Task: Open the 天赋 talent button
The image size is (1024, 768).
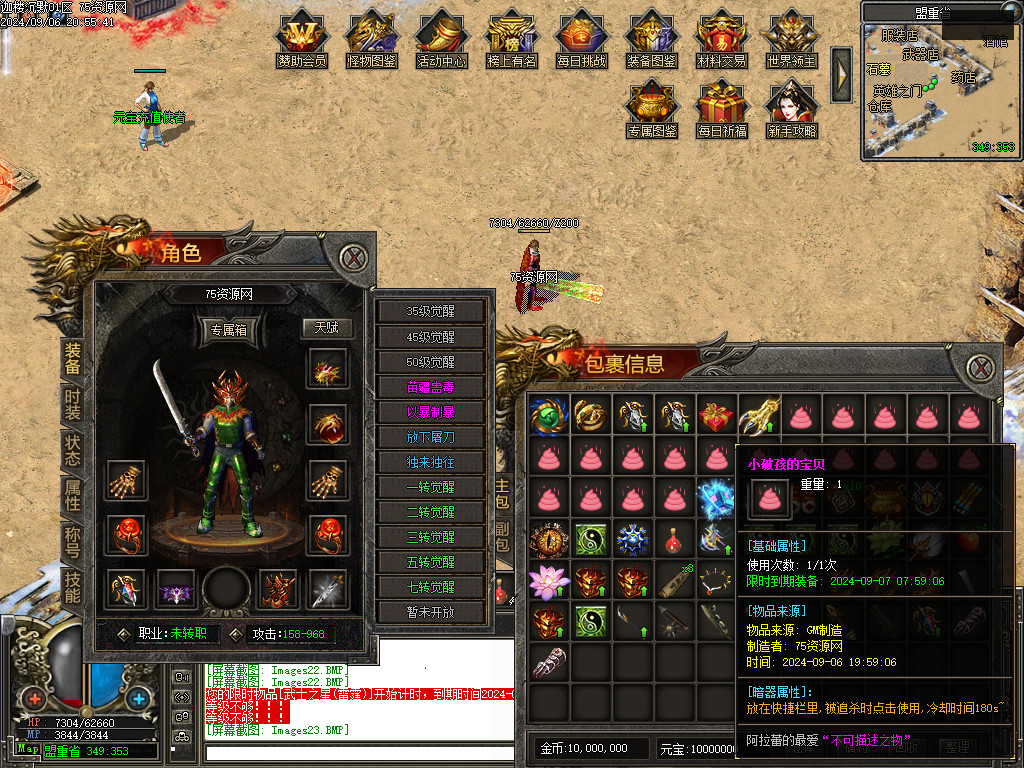Action: (327, 328)
